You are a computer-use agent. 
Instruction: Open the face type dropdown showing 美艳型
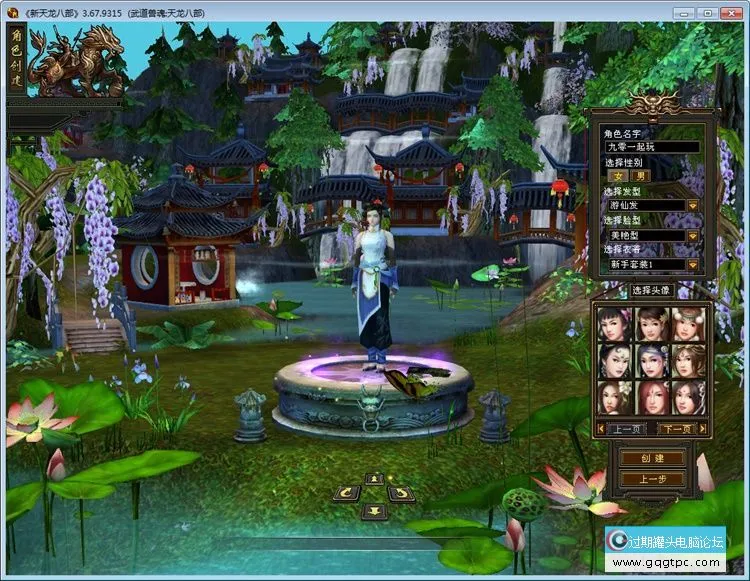pyautogui.click(x=692, y=235)
